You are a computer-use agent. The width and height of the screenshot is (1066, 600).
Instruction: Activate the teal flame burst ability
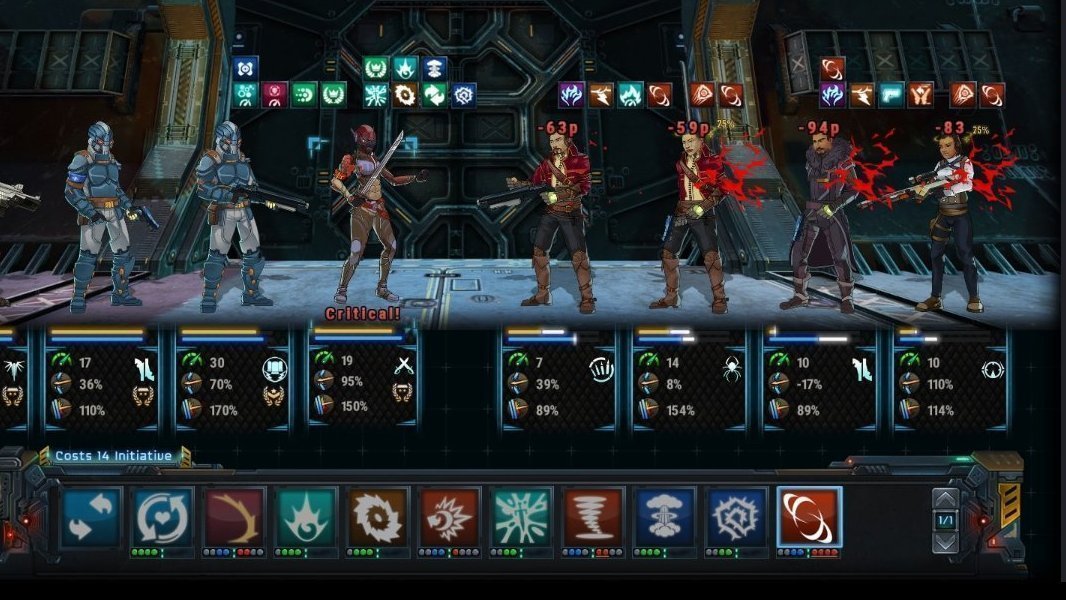(x=306, y=516)
